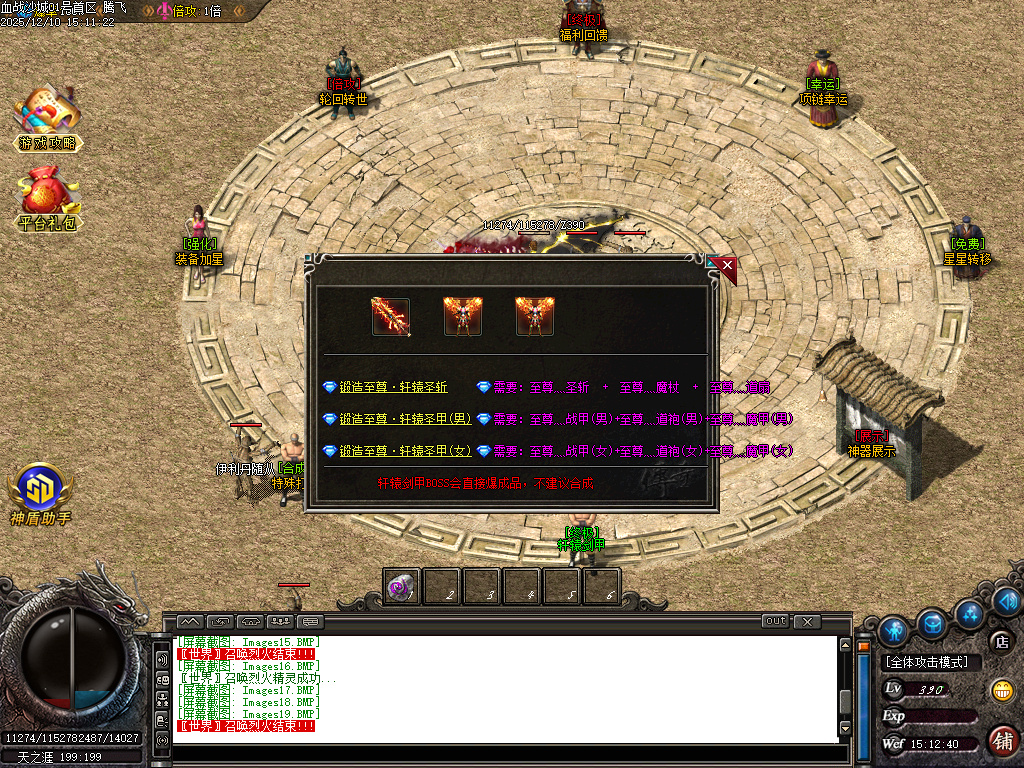Click the blue speaker sound button
The image size is (1024, 768).
click(x=1007, y=601)
